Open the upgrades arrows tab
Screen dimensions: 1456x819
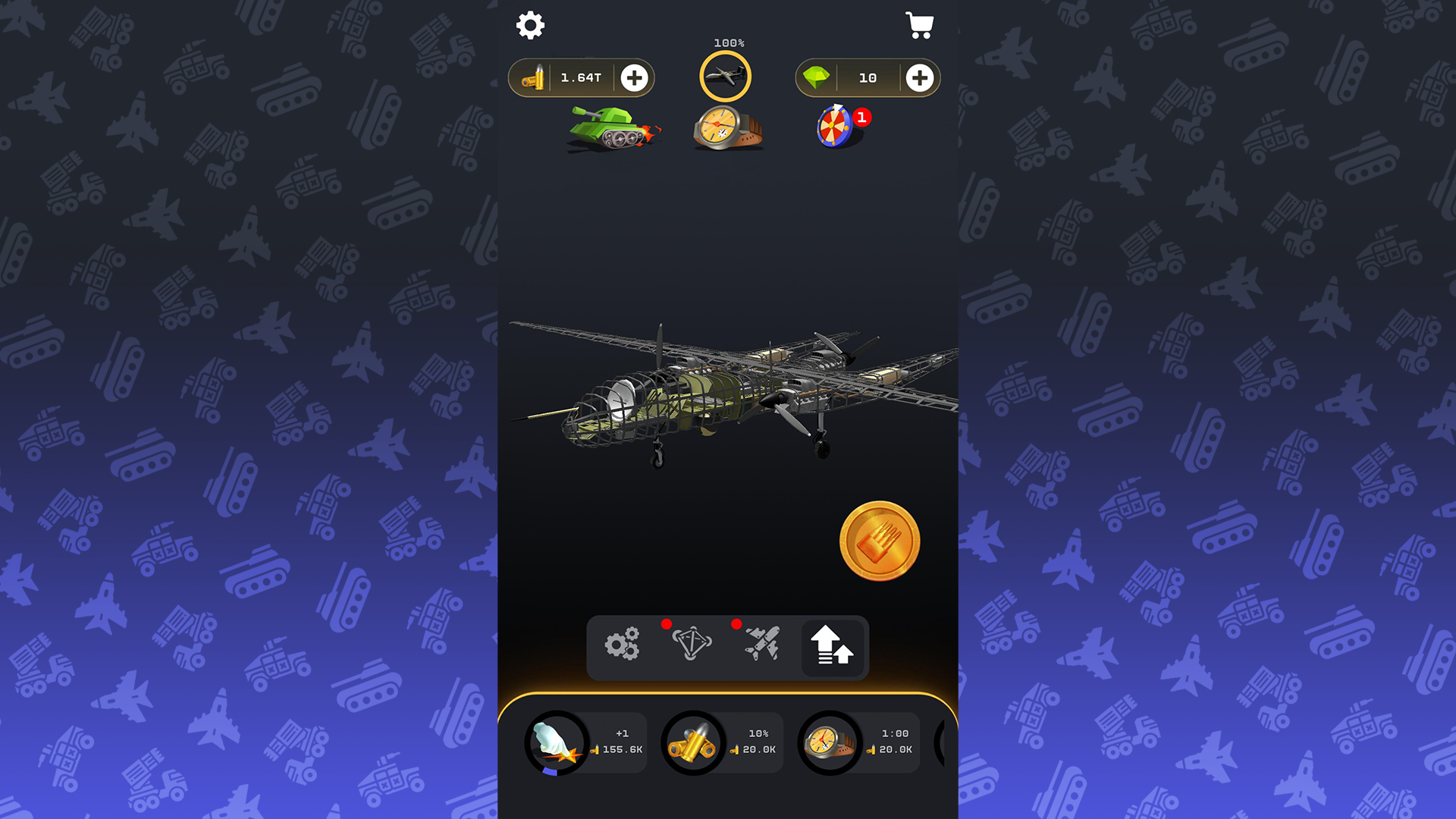(833, 647)
